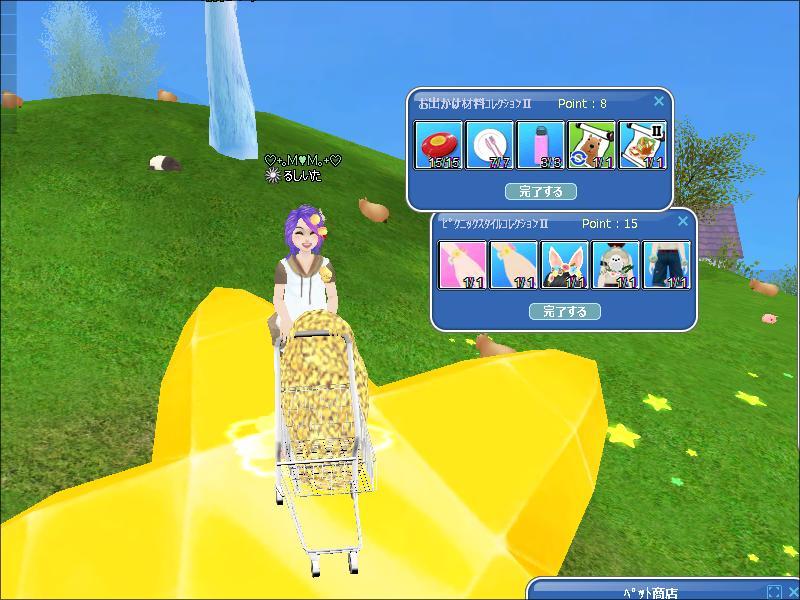Select the sandwich recipe scroll slot
The width and height of the screenshot is (800, 600).
pyautogui.click(x=643, y=146)
